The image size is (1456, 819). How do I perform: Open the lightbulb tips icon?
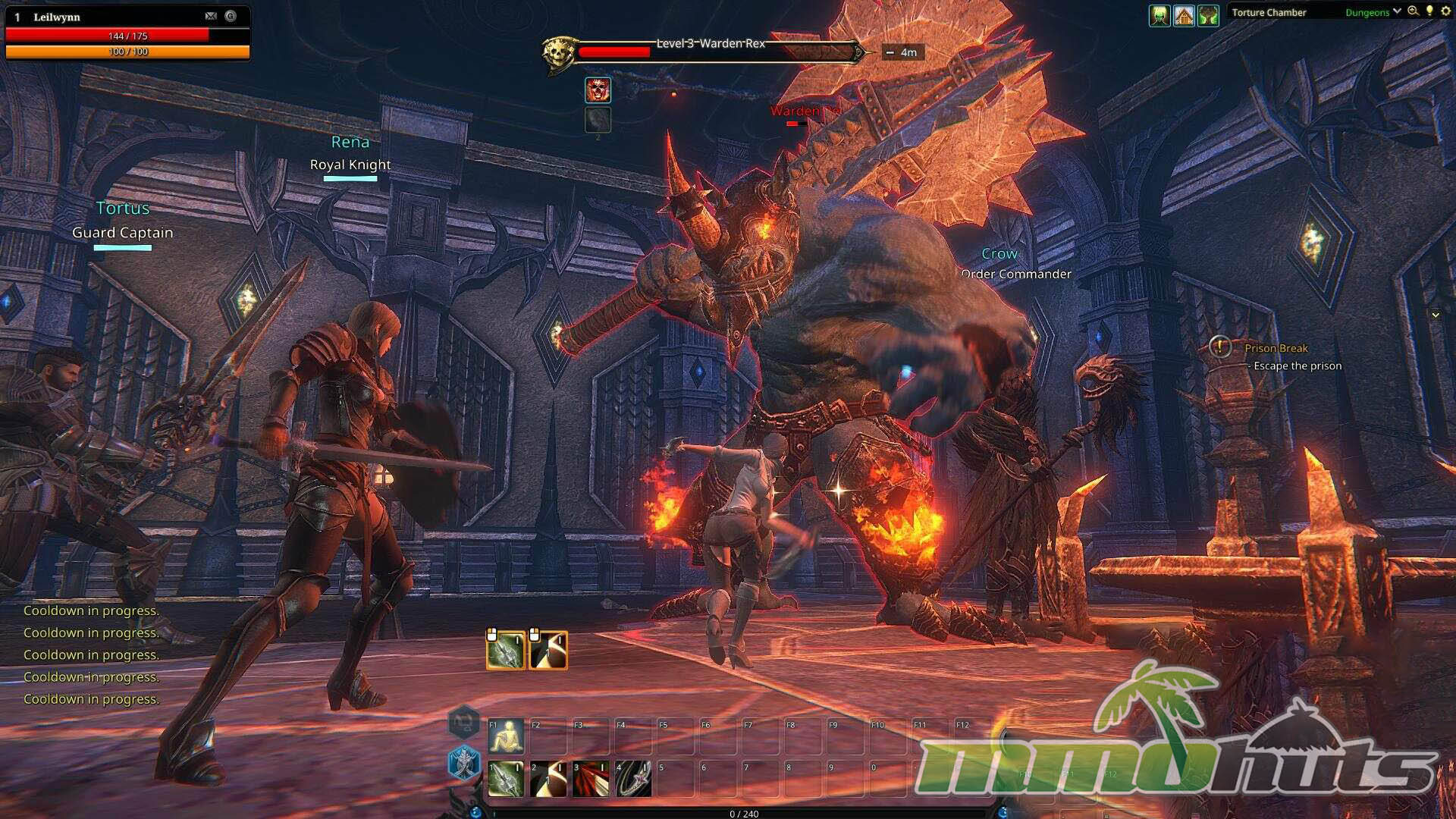[1429, 11]
